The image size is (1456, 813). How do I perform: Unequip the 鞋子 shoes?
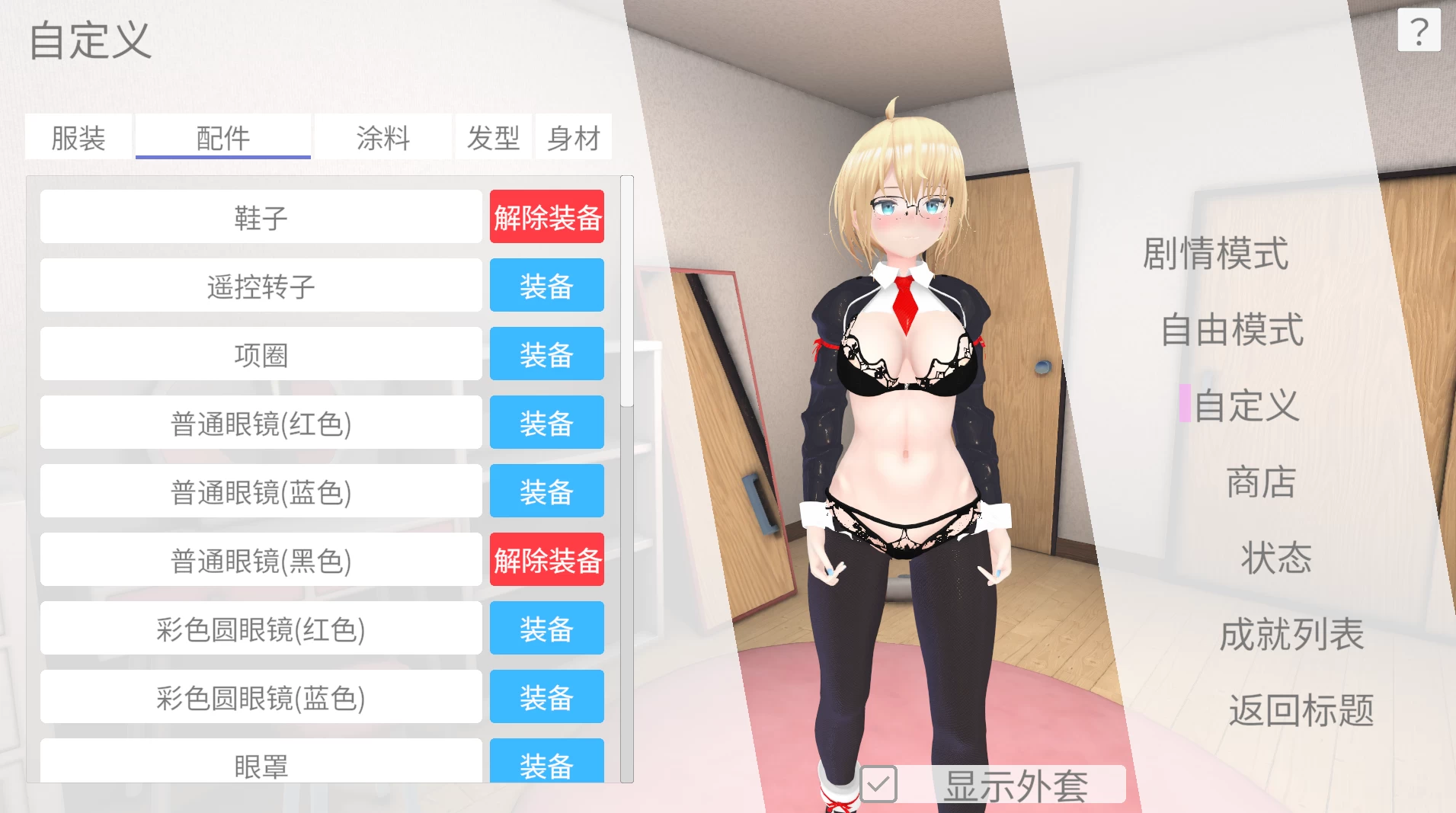(547, 216)
